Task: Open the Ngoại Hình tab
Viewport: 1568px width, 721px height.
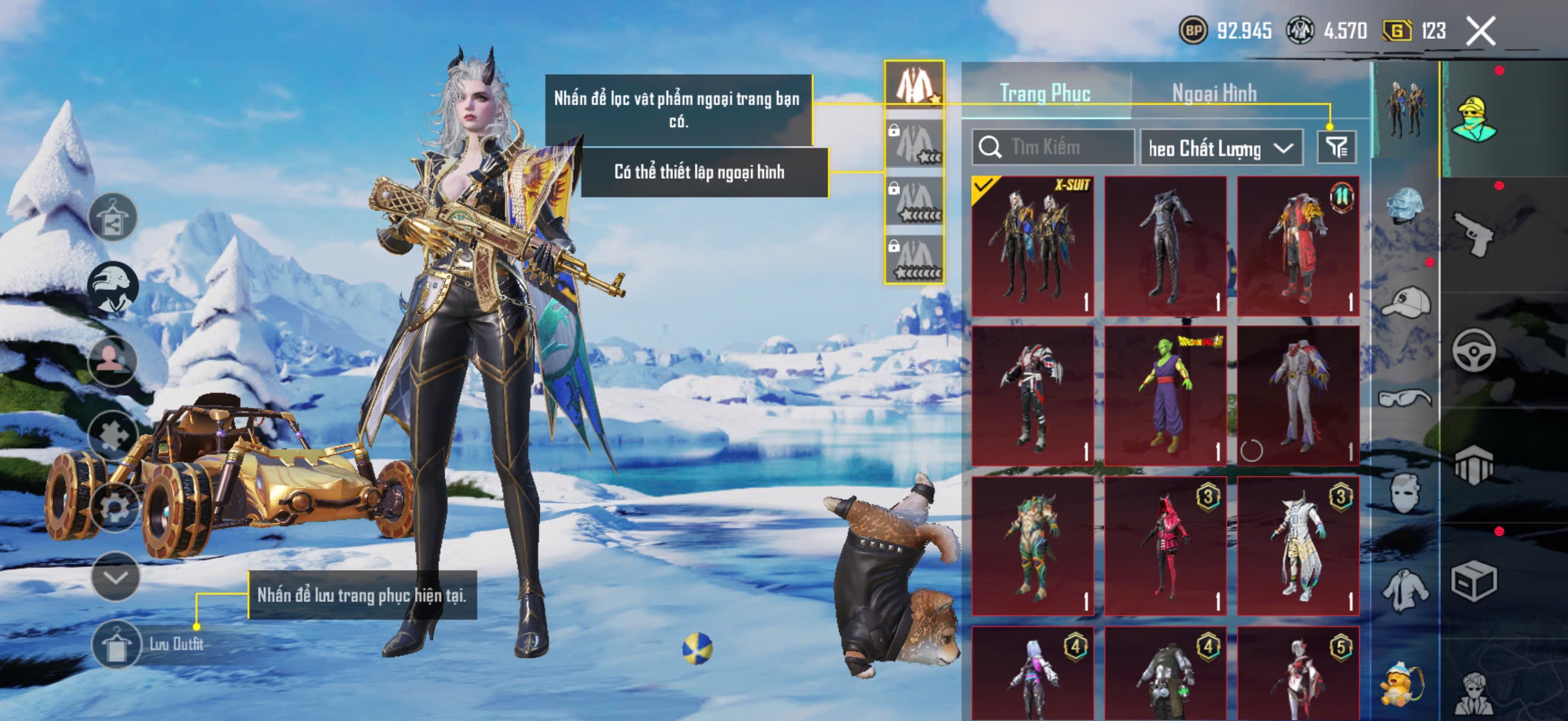Action: click(x=1215, y=93)
